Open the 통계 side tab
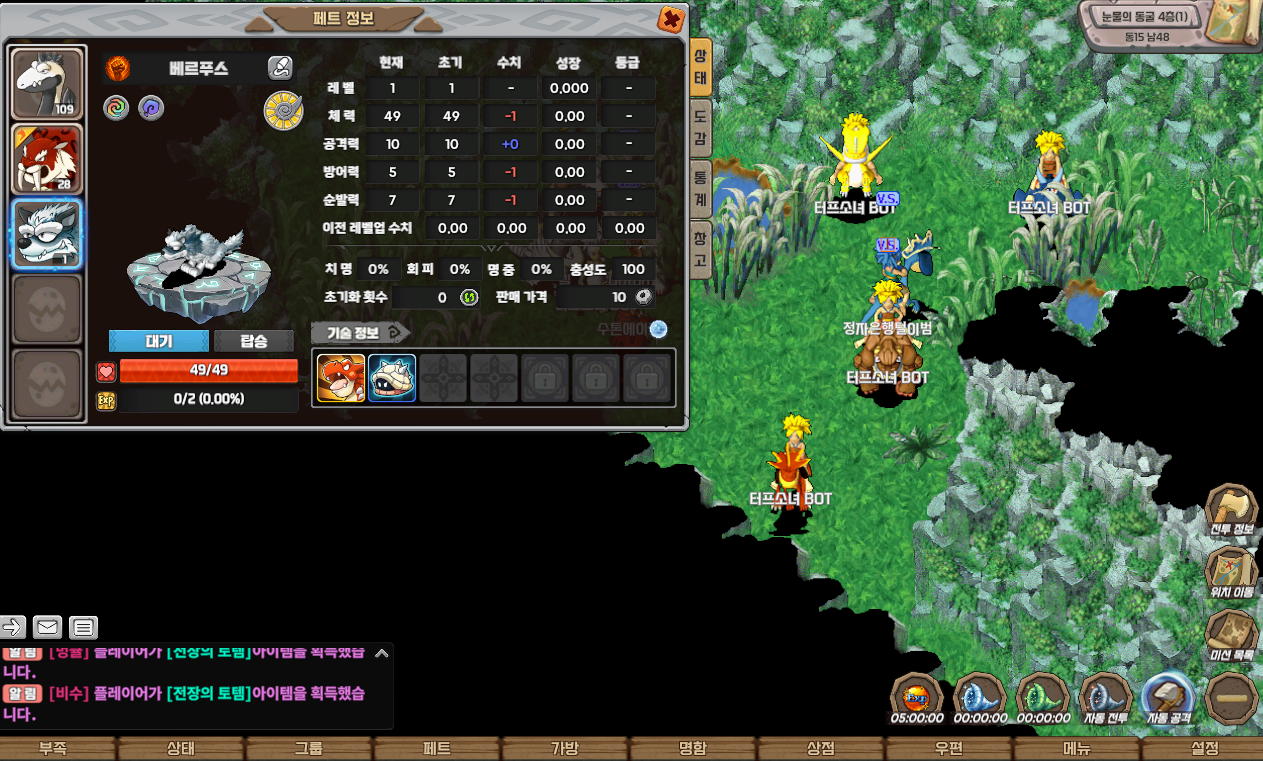The height and width of the screenshot is (761, 1263). [701, 189]
